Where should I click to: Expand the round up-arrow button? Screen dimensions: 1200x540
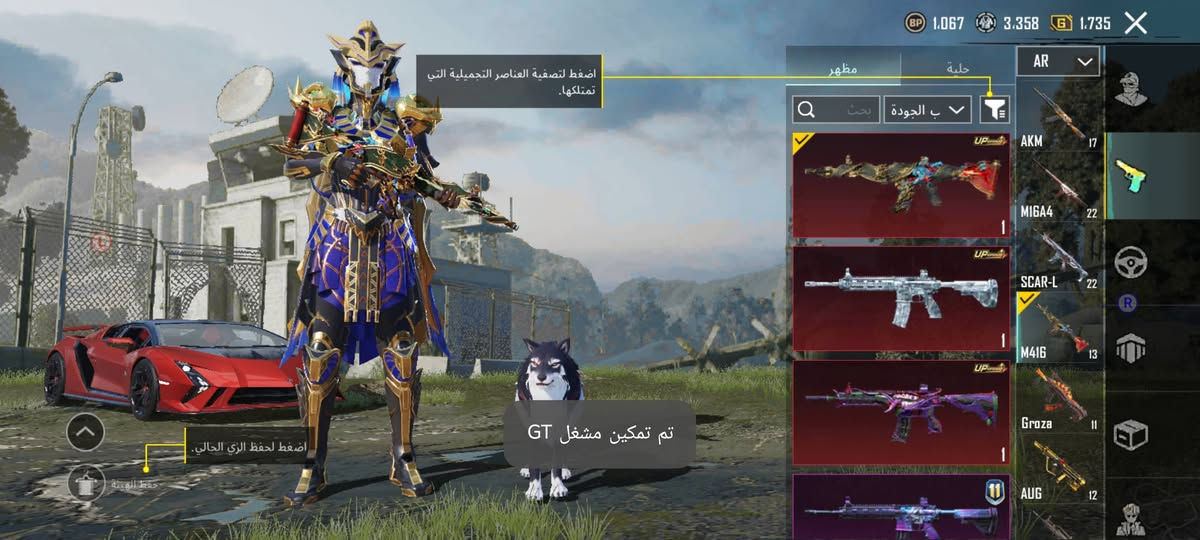[85, 432]
